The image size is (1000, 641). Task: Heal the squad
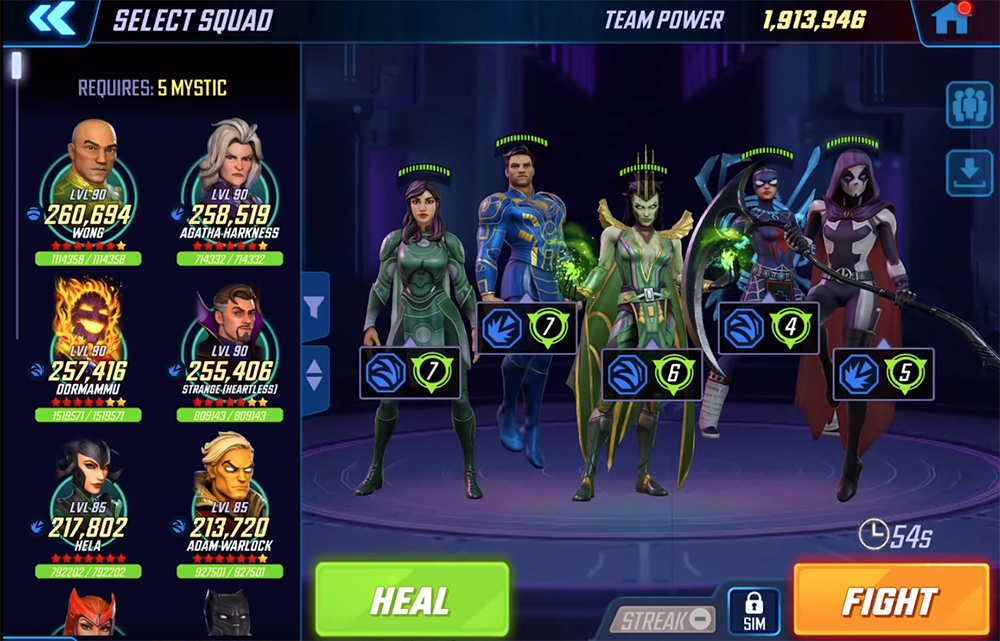[412, 600]
